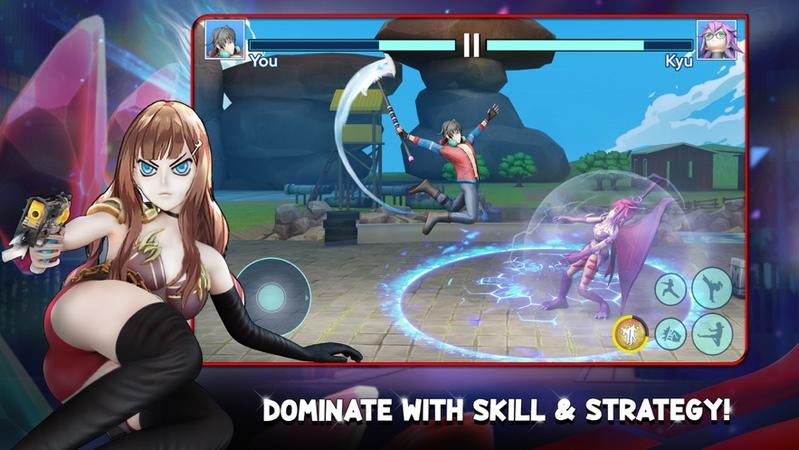This screenshot has height=450, width=799.
Task: Pause the fight
Action: click(471, 44)
